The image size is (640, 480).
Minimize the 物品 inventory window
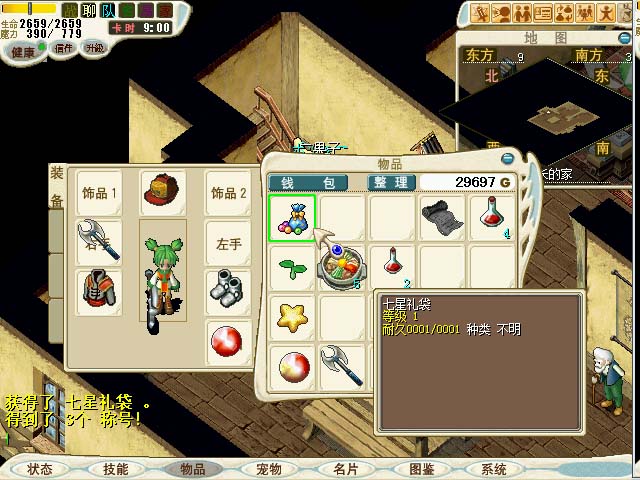tap(508, 157)
